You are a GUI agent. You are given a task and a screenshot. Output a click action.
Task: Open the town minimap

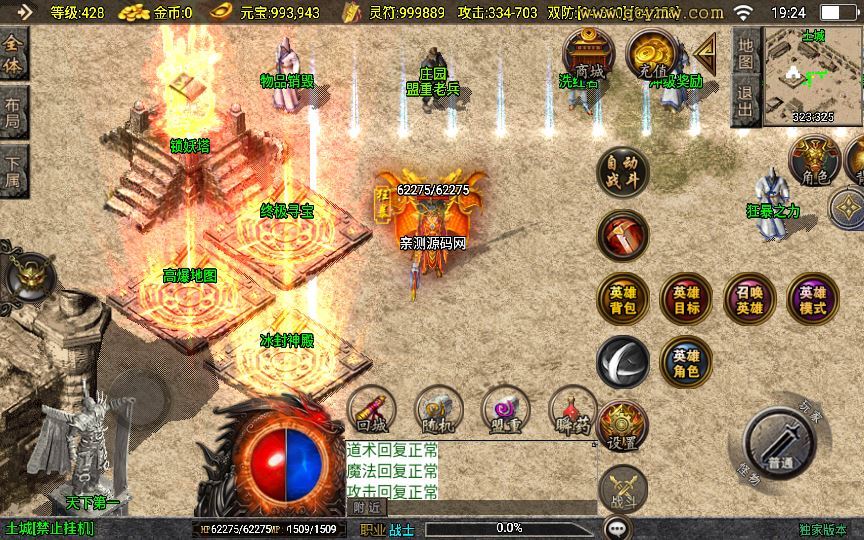tap(812, 76)
